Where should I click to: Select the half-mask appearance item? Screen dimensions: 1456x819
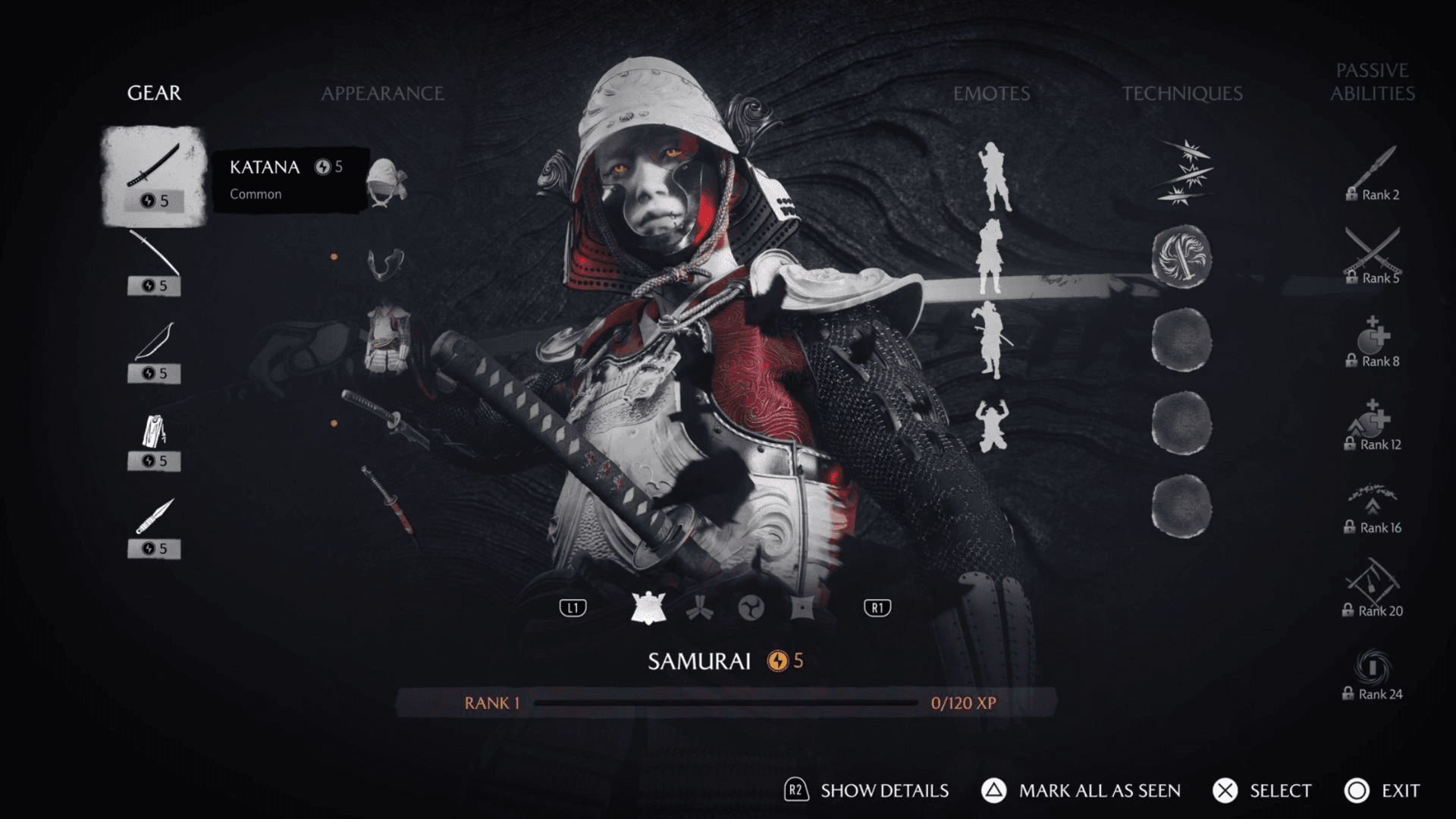pyautogui.click(x=386, y=264)
